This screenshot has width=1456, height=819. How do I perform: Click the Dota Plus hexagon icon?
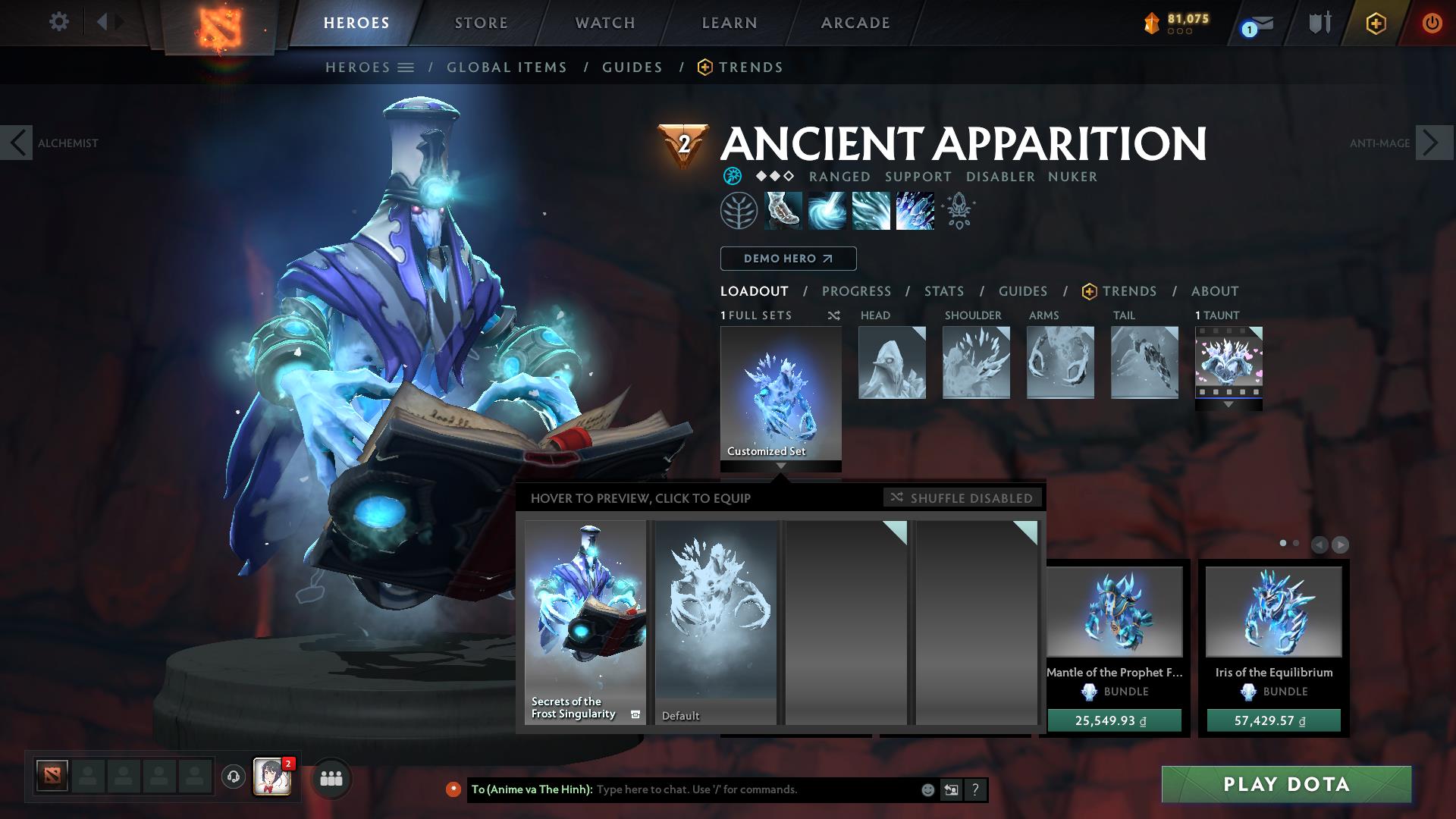[x=1378, y=24]
